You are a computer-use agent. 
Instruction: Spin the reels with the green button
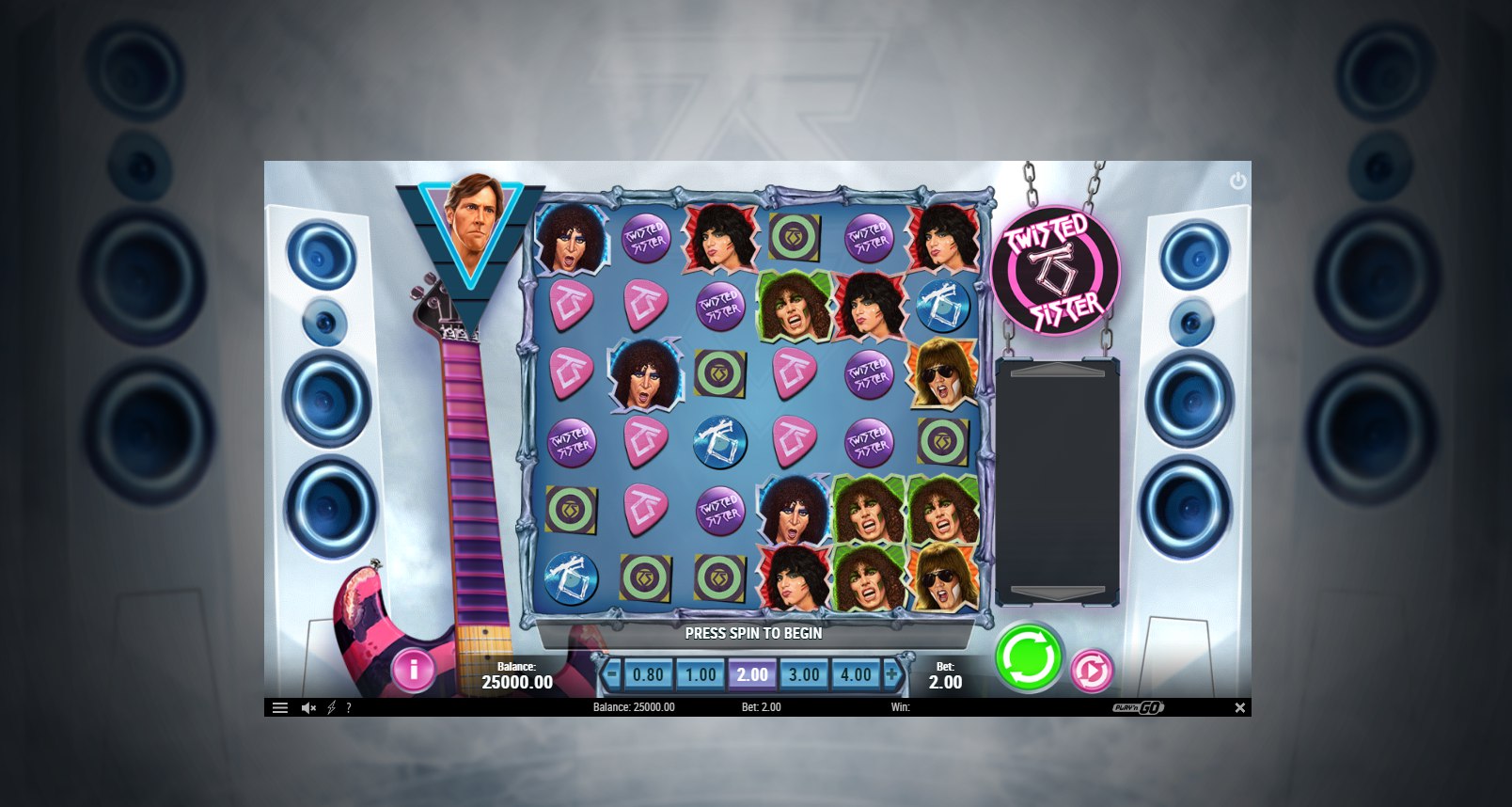[x=1028, y=657]
